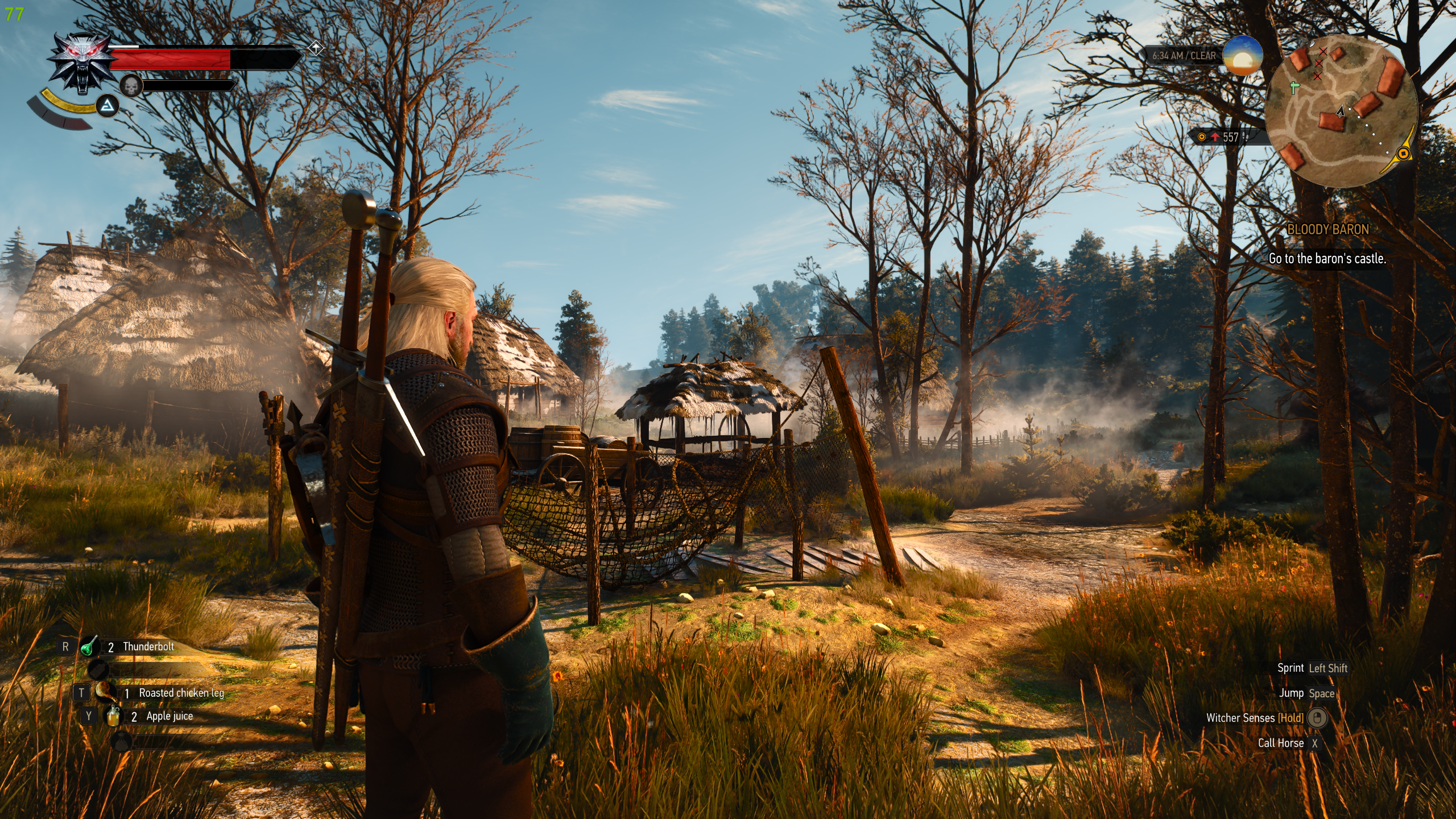The height and width of the screenshot is (819, 1456).
Task: Select the green signpost marker on minimap
Action: click(1295, 88)
